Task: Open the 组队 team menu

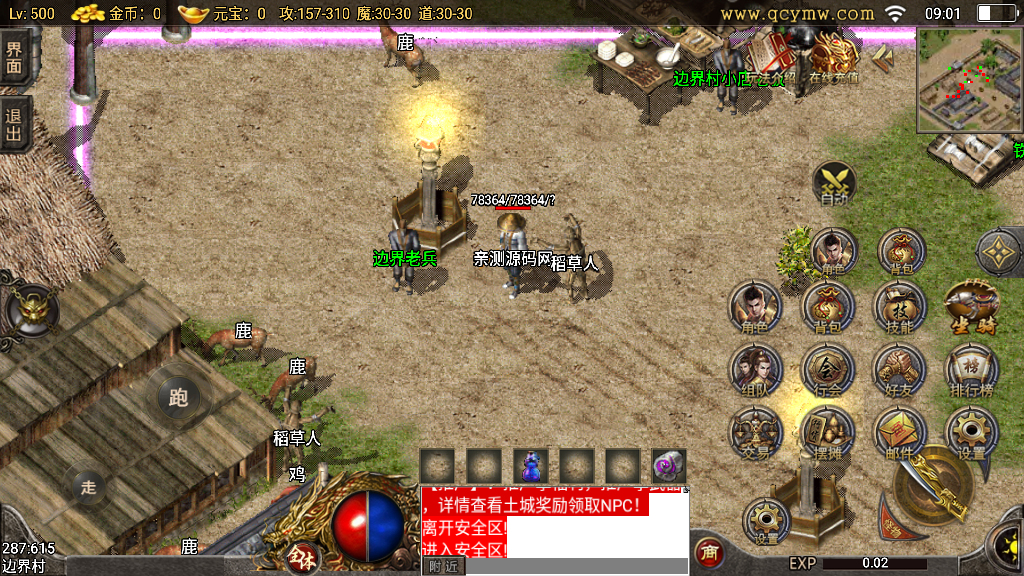Action: 756,372
